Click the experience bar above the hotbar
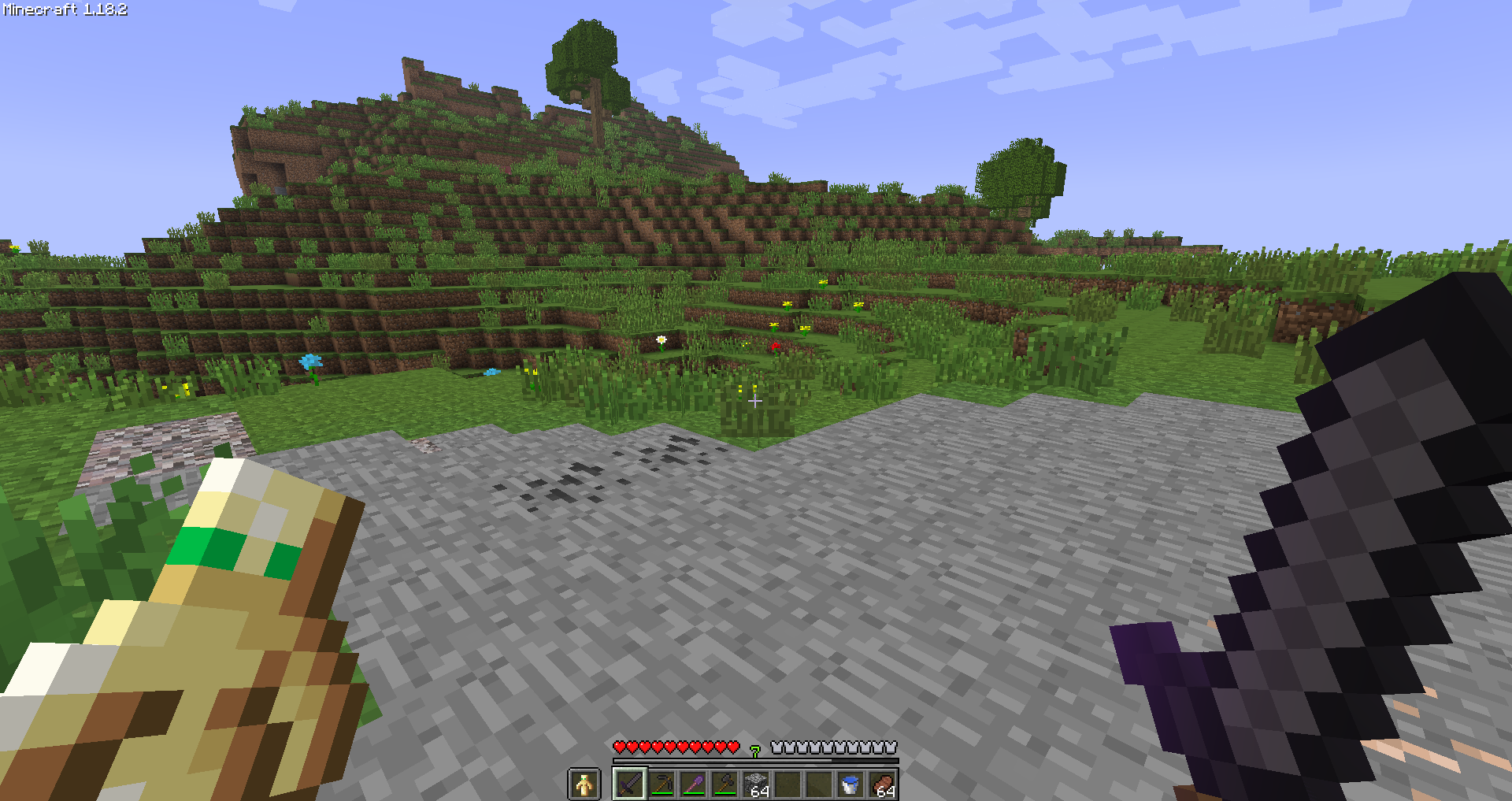Screen dimensions: 1512x801 pyautogui.click(x=756, y=759)
